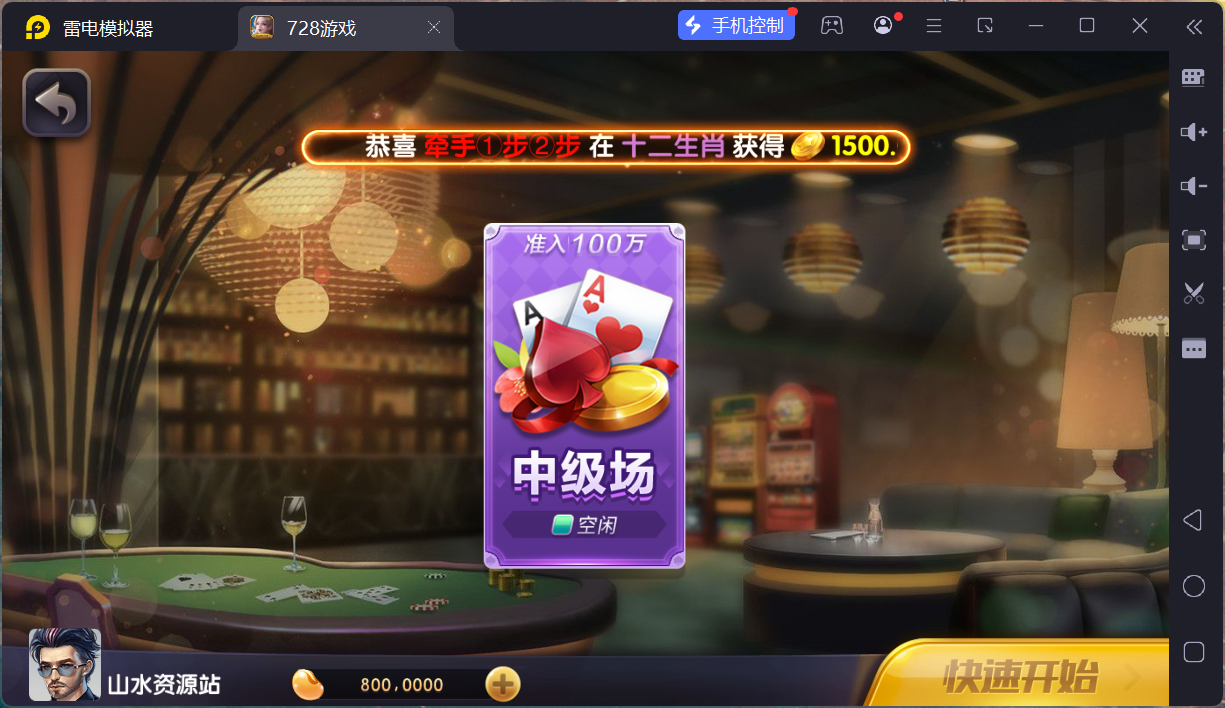The image size is (1225, 708).
Task: Open the emulator keyboard mapping tool
Action: coord(1193,78)
